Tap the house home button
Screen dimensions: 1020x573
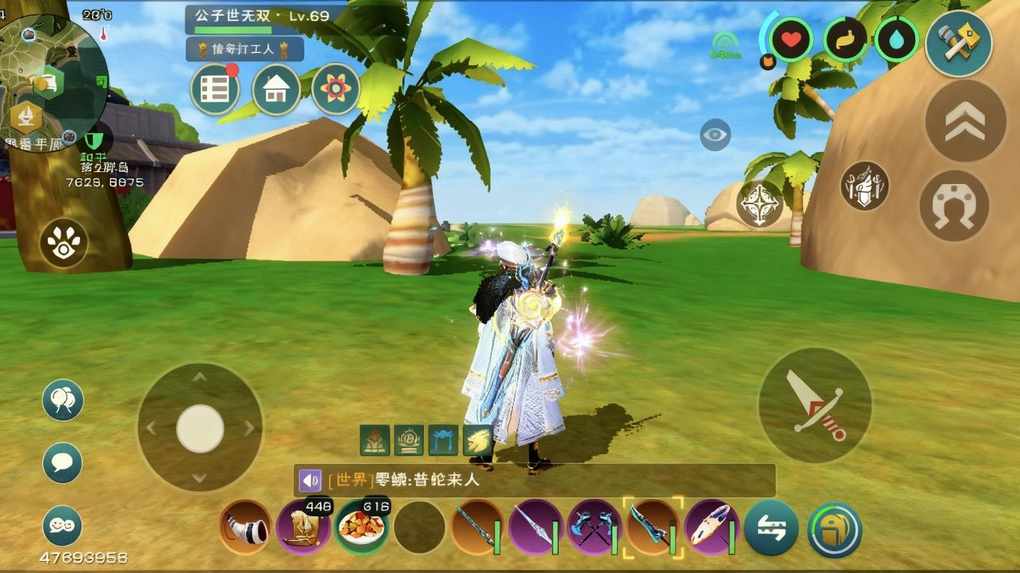276,90
